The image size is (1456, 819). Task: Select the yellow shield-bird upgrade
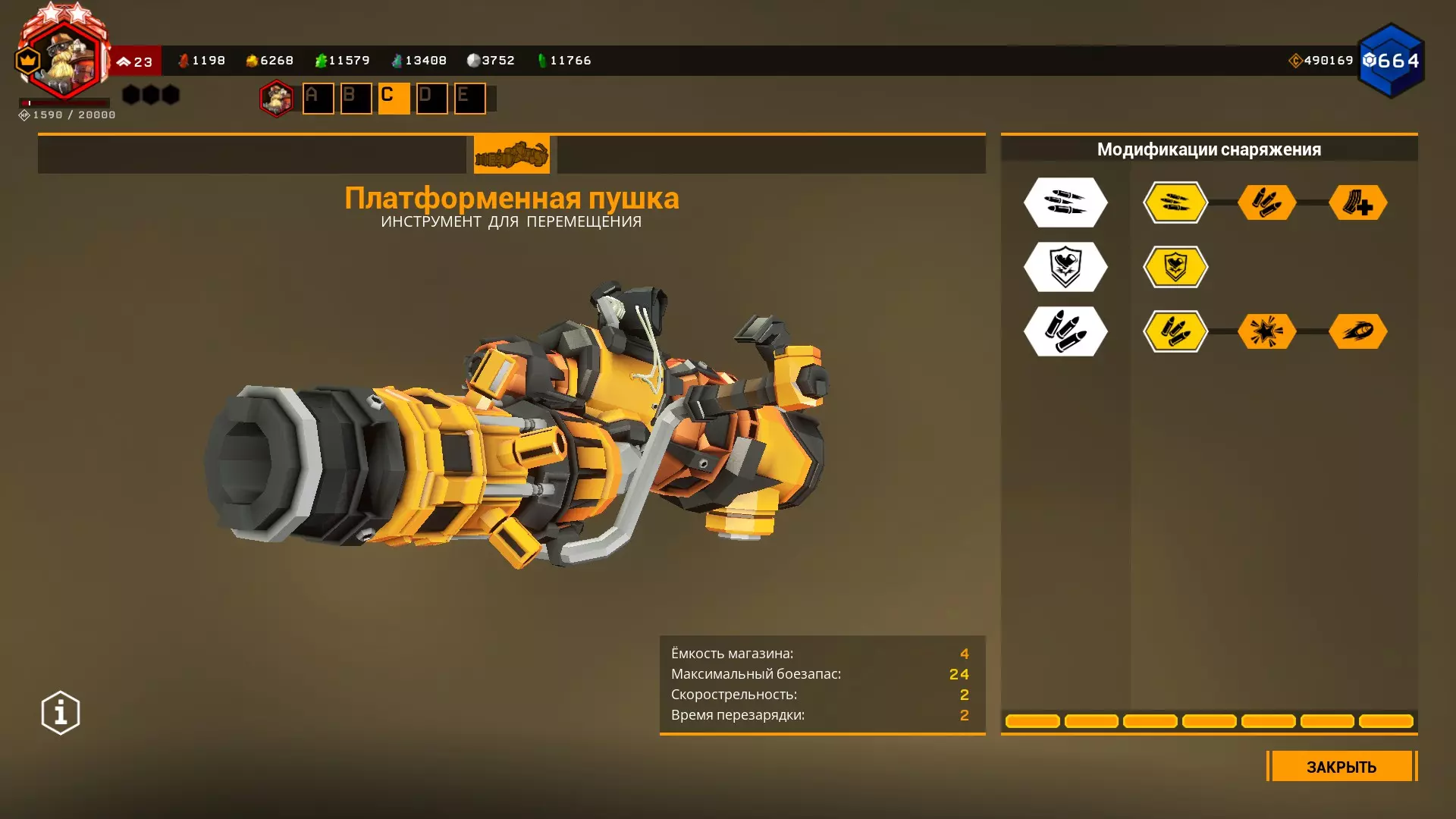1175,267
